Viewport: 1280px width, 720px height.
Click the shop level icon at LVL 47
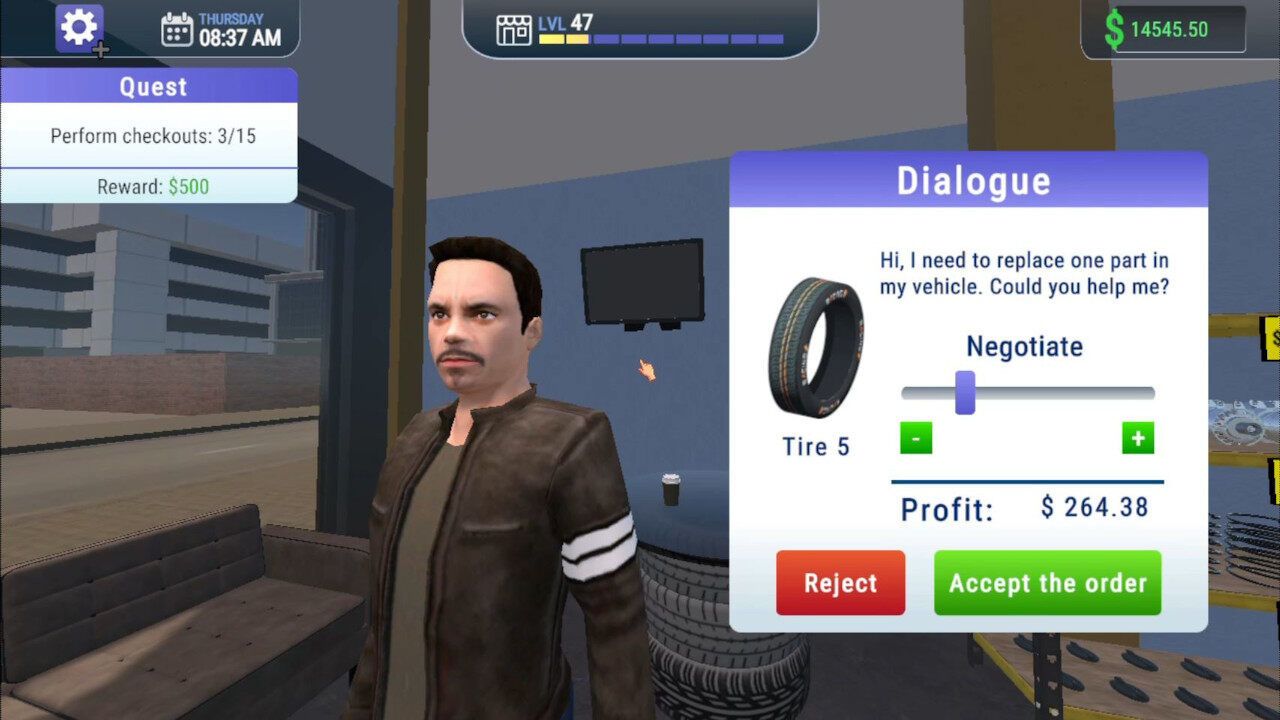pos(513,29)
